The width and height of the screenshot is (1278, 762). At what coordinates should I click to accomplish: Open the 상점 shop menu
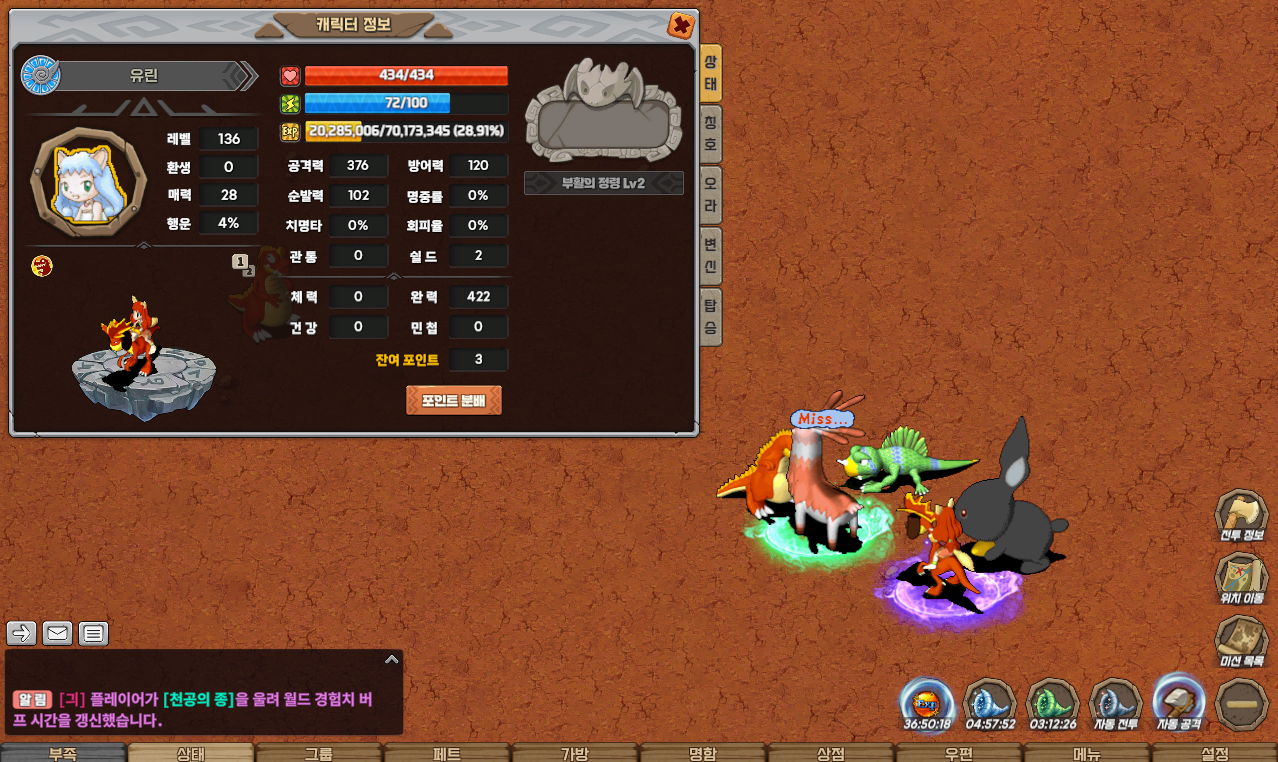(830, 753)
